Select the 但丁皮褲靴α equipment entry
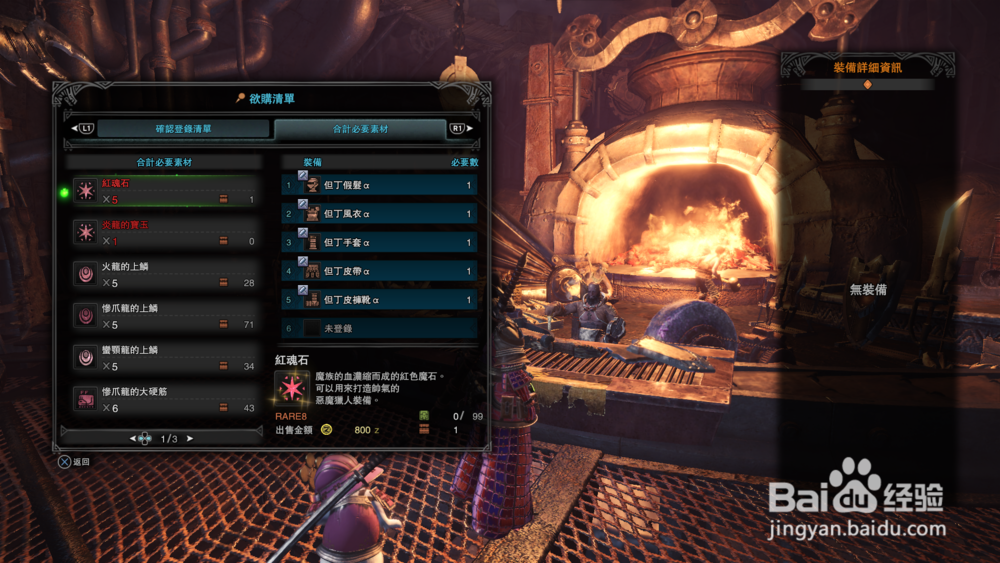Image resolution: width=1000 pixels, height=563 pixels. (380, 299)
